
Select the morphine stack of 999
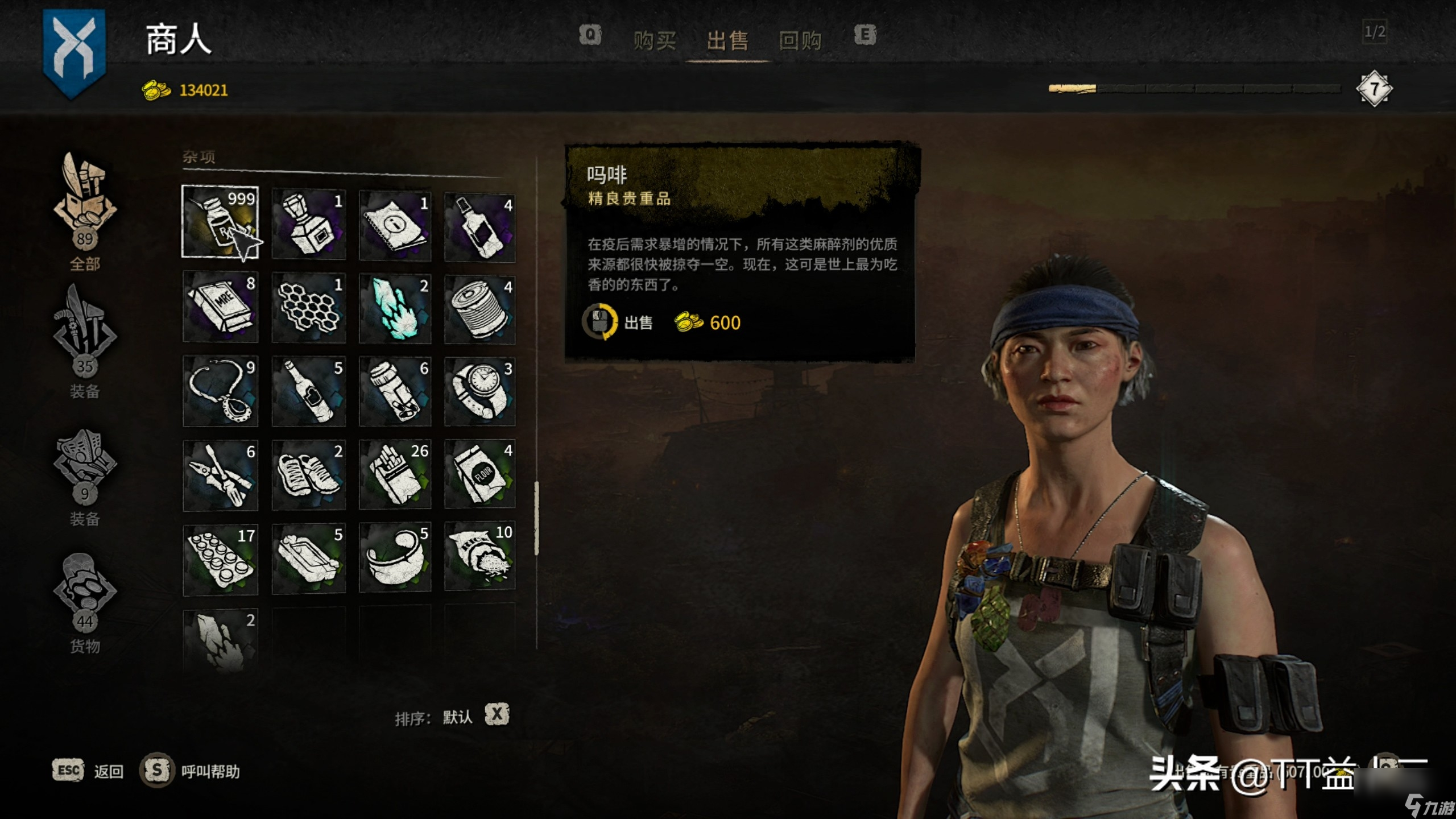(220, 222)
